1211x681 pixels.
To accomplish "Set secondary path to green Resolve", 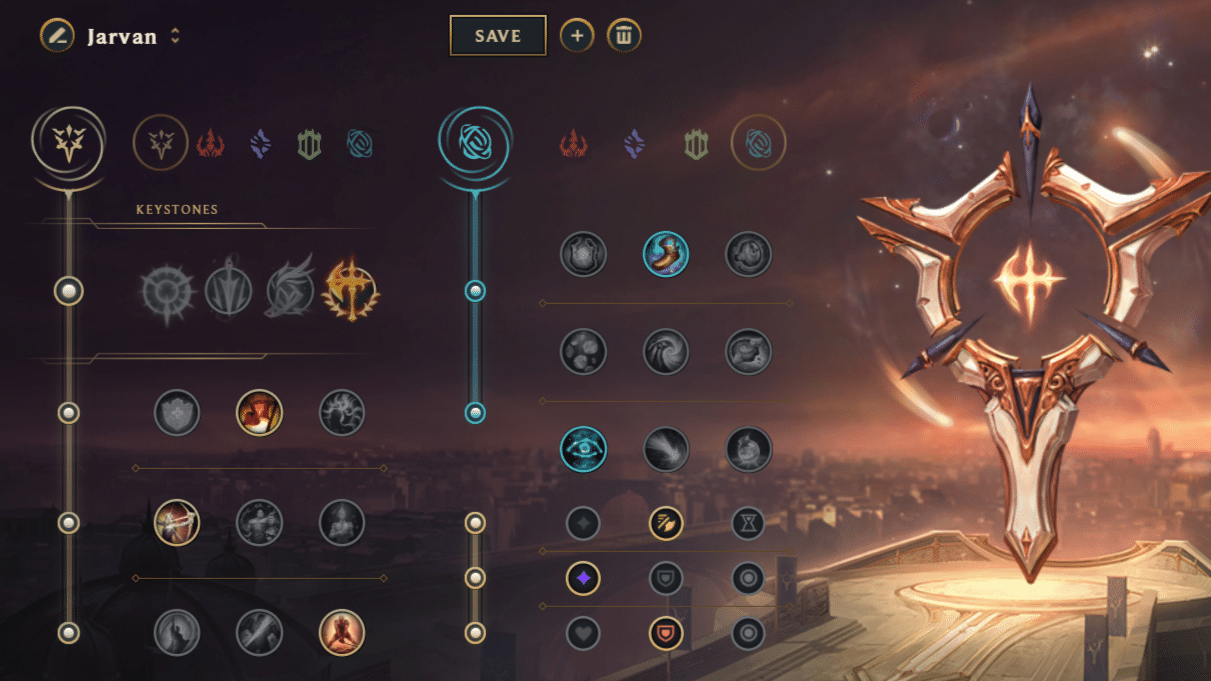I will (x=696, y=144).
